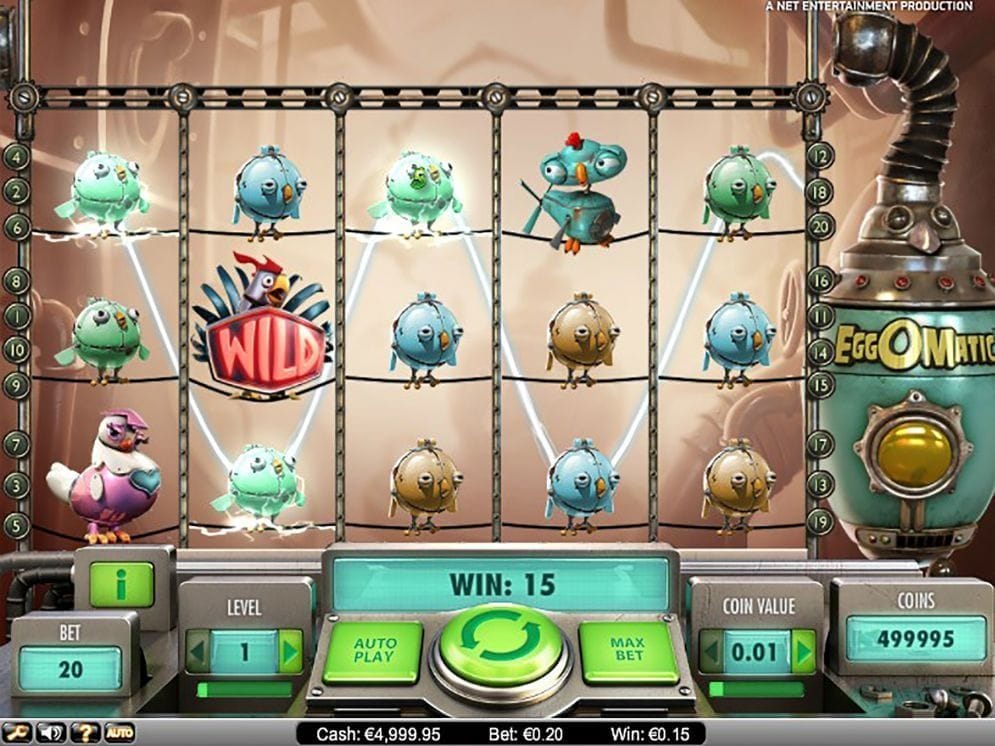
Task: Decrease the bet Level with the left arrow
Action: point(198,651)
